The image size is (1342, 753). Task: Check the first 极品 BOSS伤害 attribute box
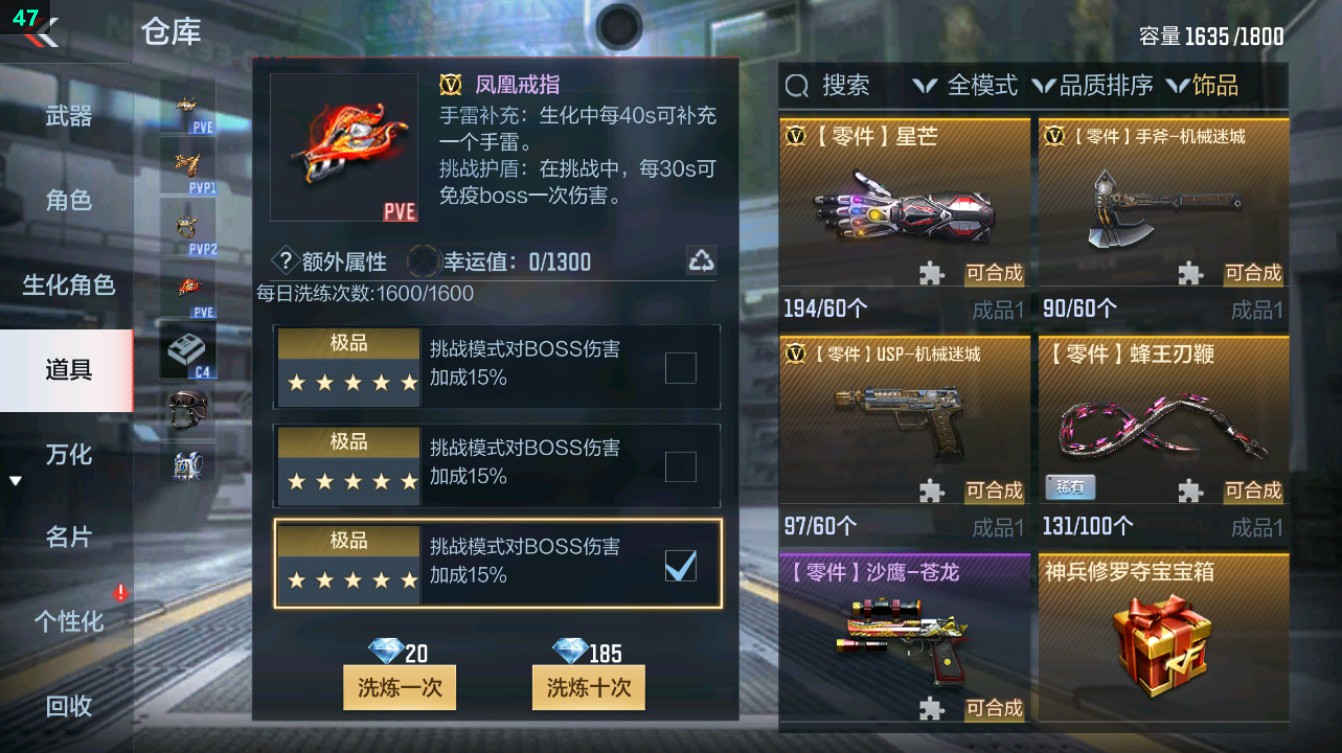(680, 368)
